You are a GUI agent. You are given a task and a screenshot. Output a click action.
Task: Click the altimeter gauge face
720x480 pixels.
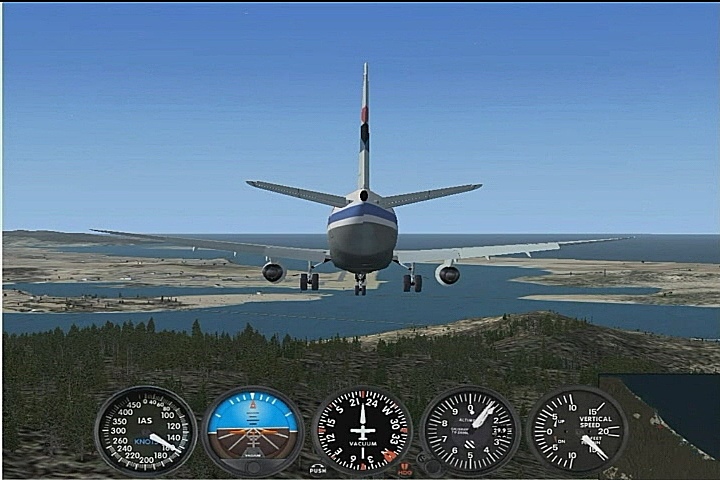click(x=470, y=430)
